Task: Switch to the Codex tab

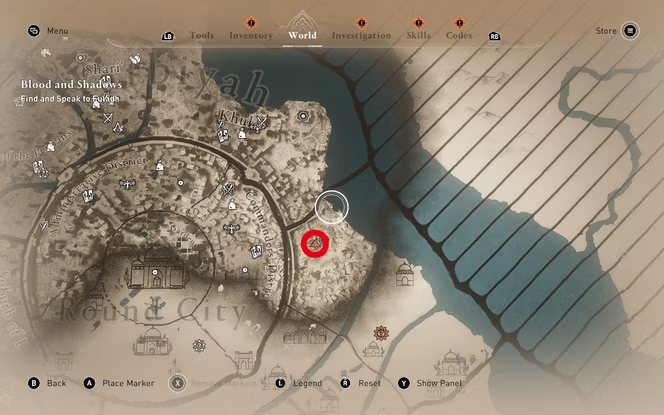Action: (x=459, y=35)
